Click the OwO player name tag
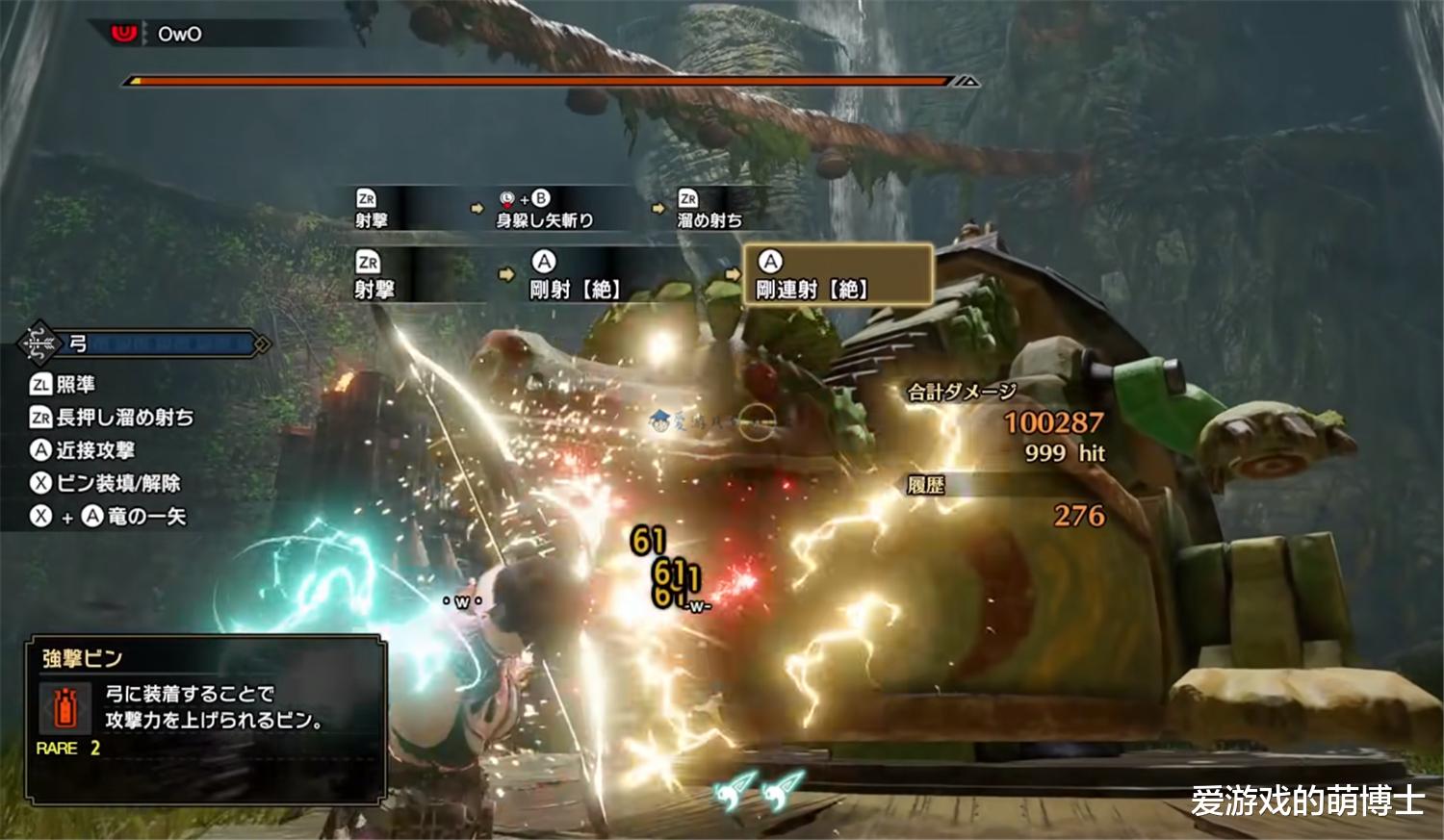The height and width of the screenshot is (840, 1444). (x=179, y=35)
